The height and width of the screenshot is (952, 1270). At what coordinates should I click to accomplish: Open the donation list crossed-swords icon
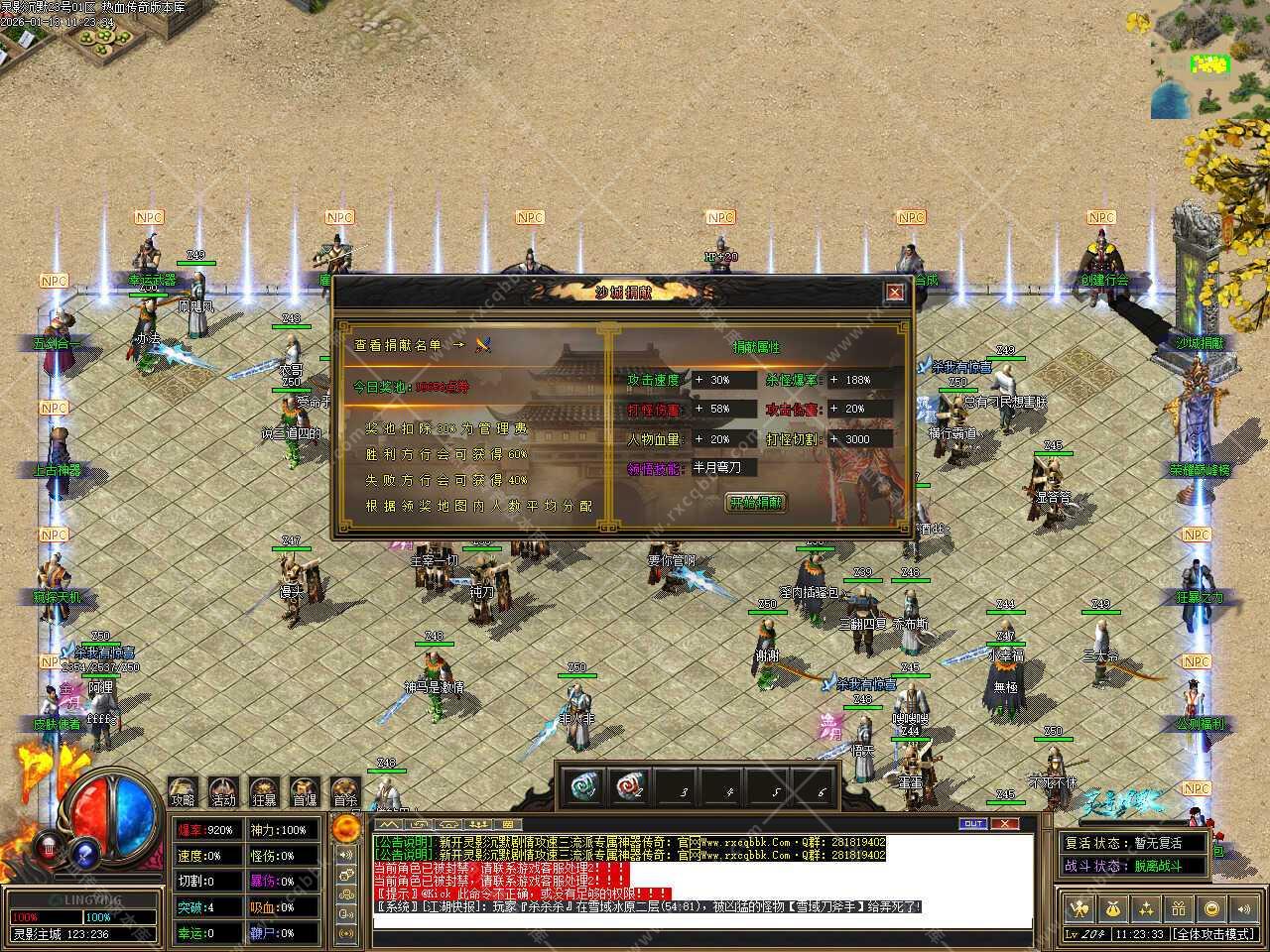tap(483, 345)
